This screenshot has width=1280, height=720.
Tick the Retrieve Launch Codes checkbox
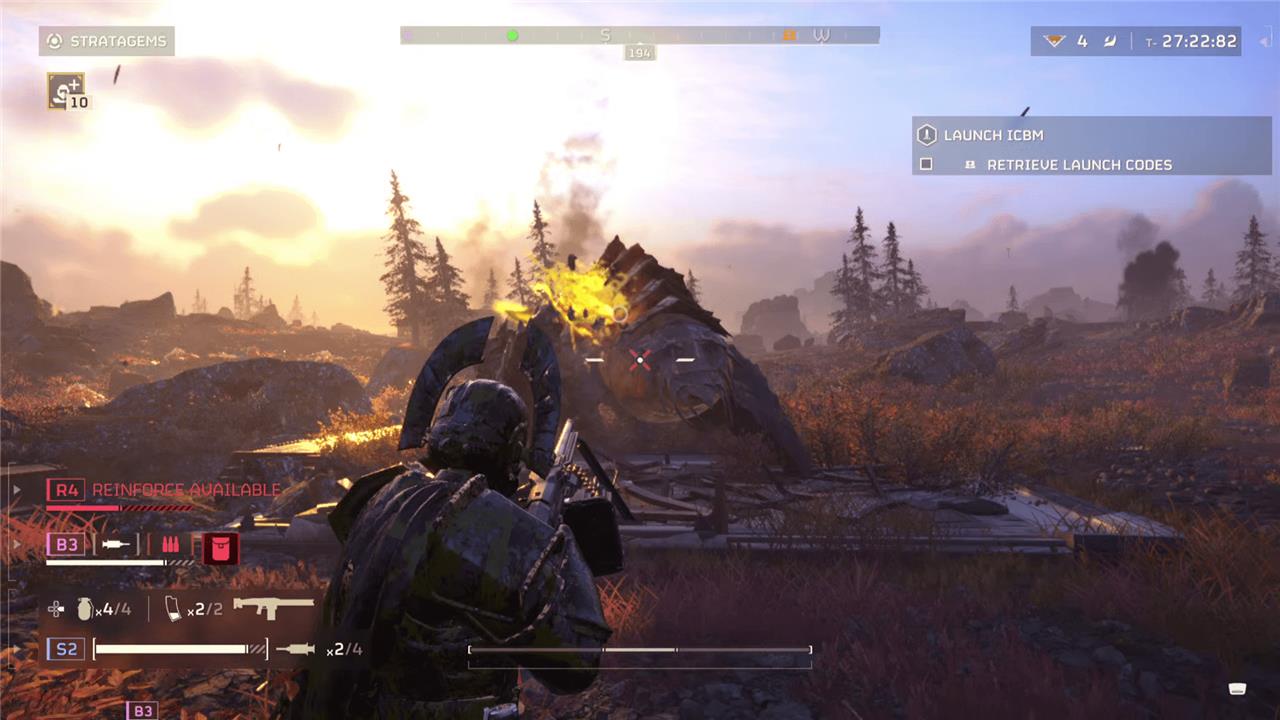pyautogui.click(x=926, y=164)
